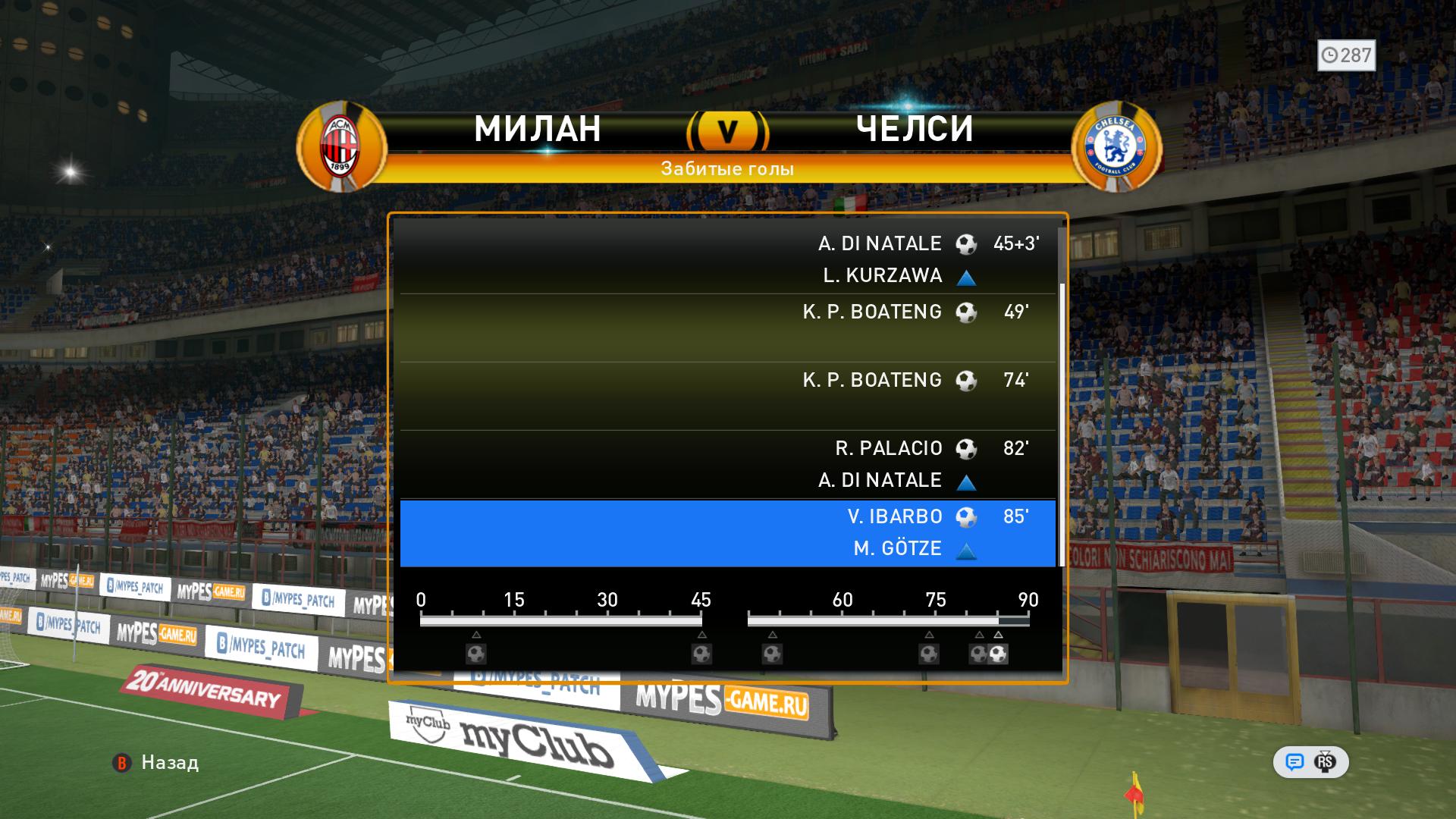The height and width of the screenshot is (819, 1456).
Task: Click the bright last goal marker on timeline
Action: 999,654
